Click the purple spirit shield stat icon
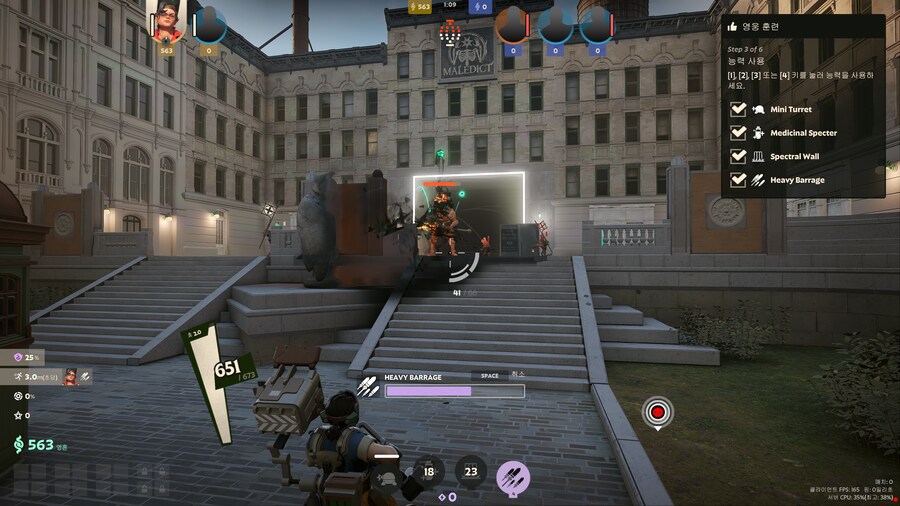 (x=16, y=357)
